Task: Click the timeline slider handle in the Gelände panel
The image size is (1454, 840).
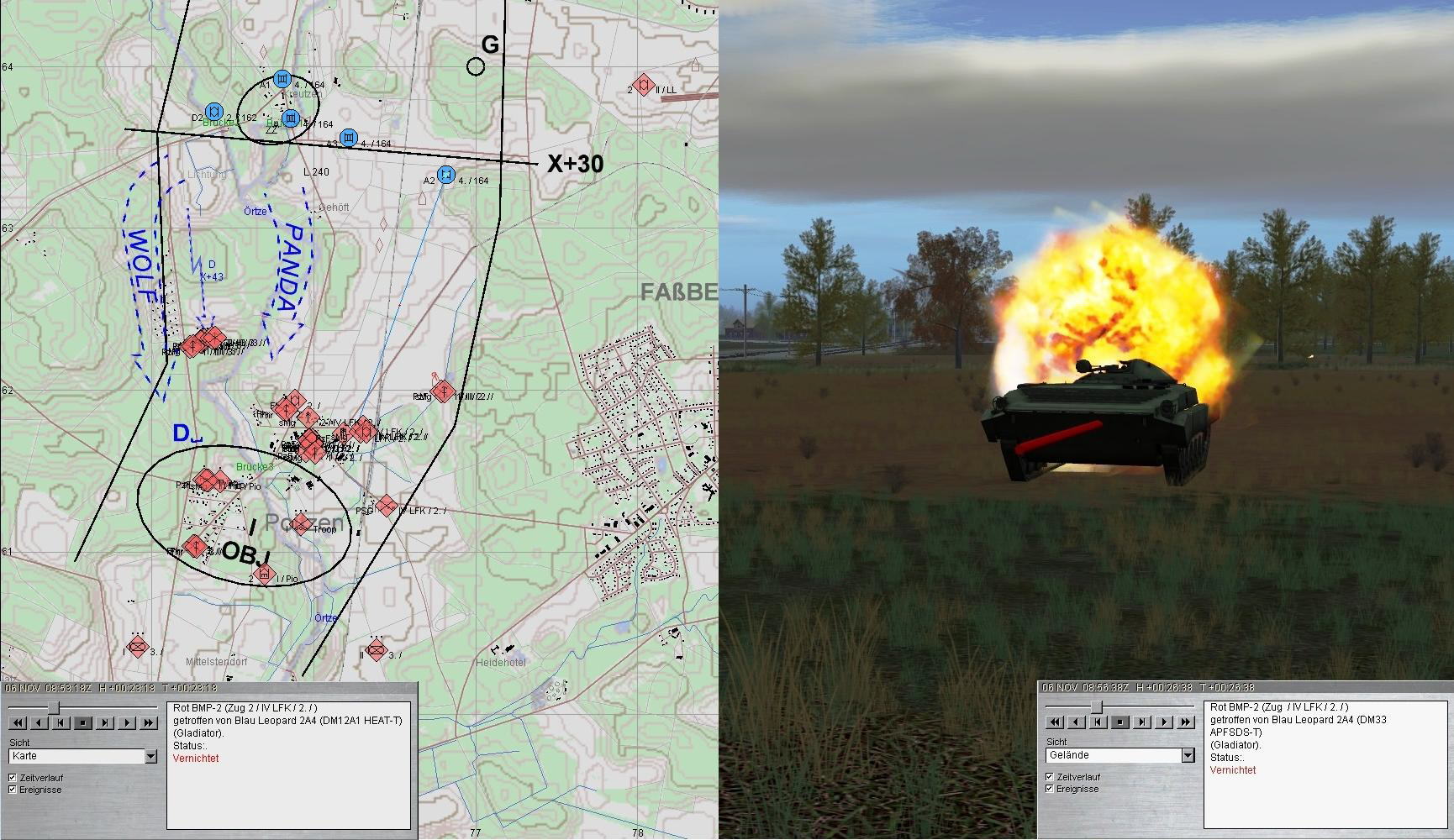Action: point(1096,706)
